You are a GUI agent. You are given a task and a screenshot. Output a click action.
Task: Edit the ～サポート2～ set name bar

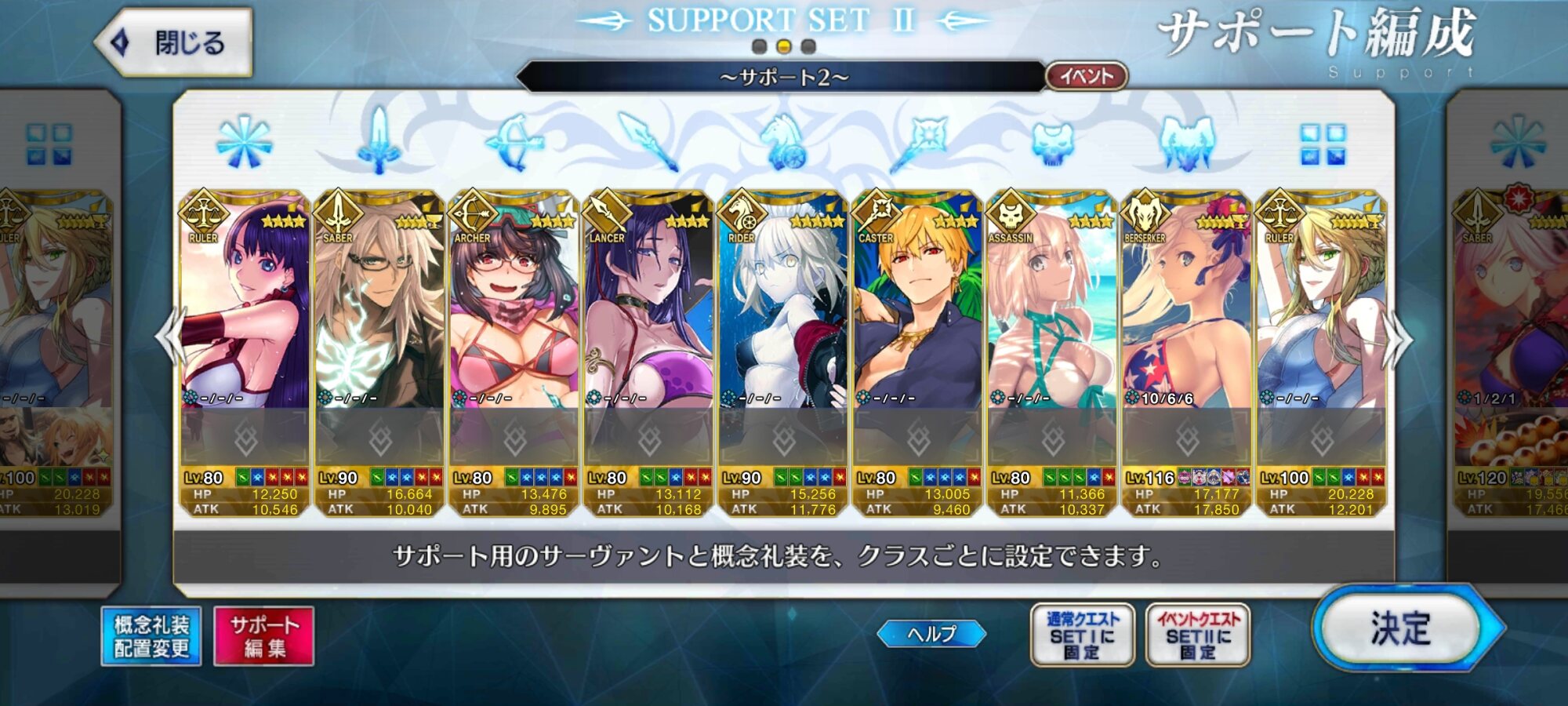[782, 77]
